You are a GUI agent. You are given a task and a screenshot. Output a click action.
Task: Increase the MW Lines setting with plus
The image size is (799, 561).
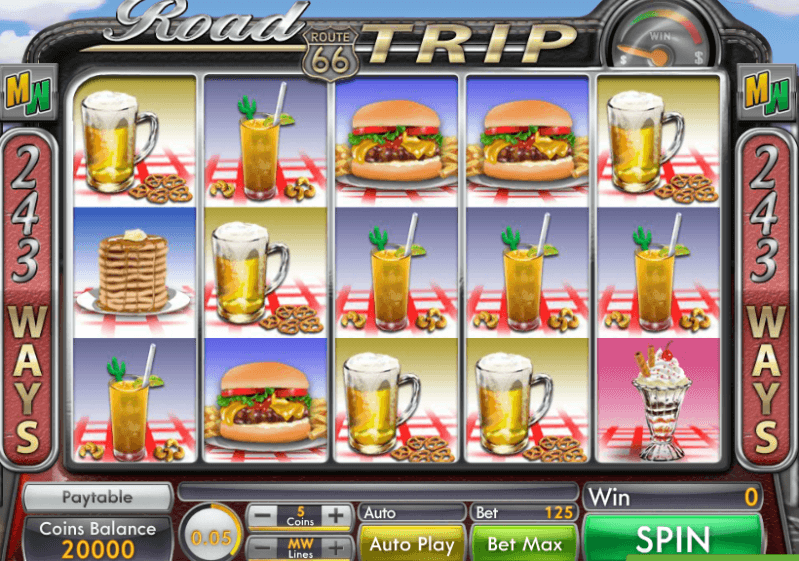[337, 547]
